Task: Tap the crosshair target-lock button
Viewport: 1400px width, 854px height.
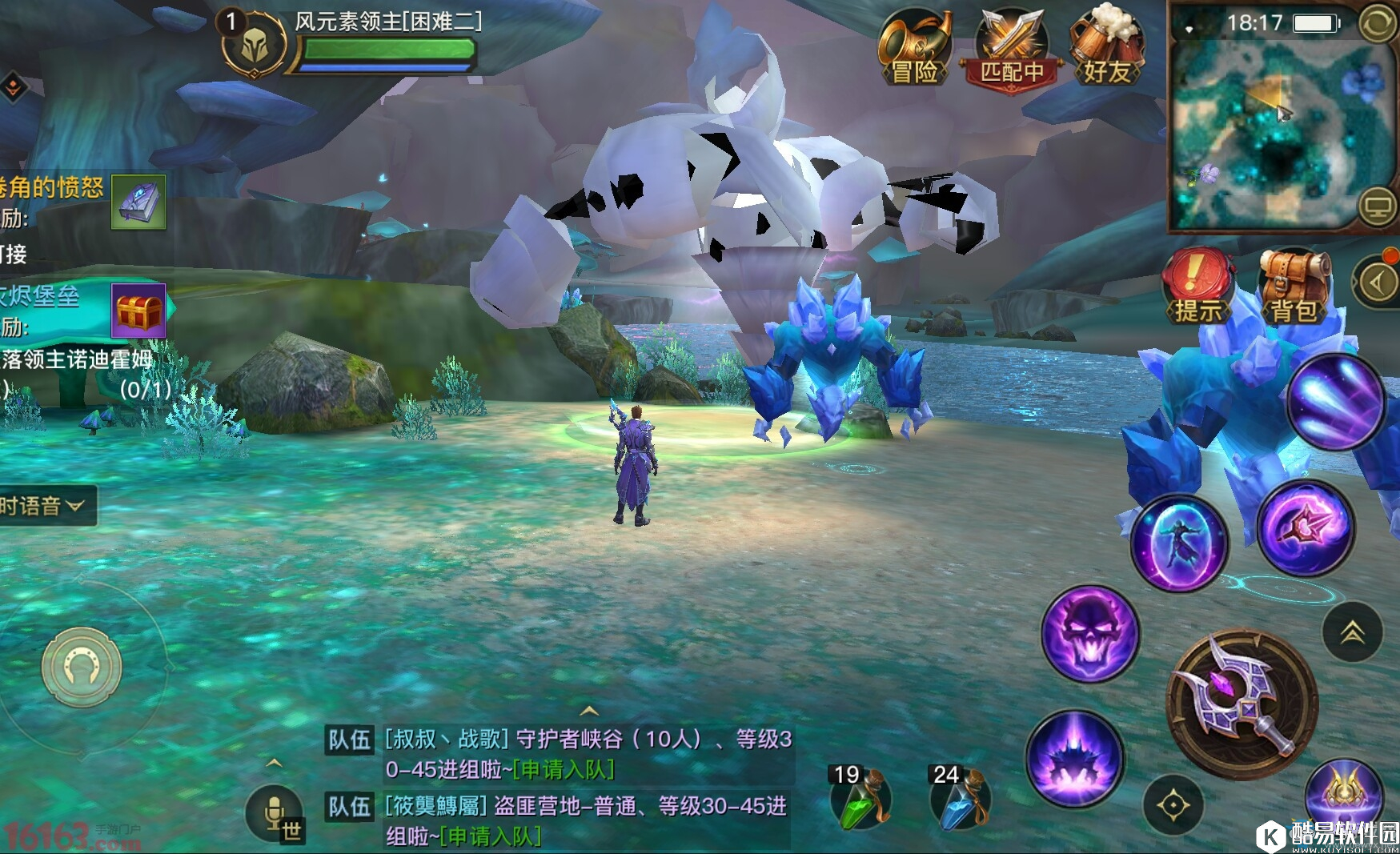Action: (x=1173, y=805)
